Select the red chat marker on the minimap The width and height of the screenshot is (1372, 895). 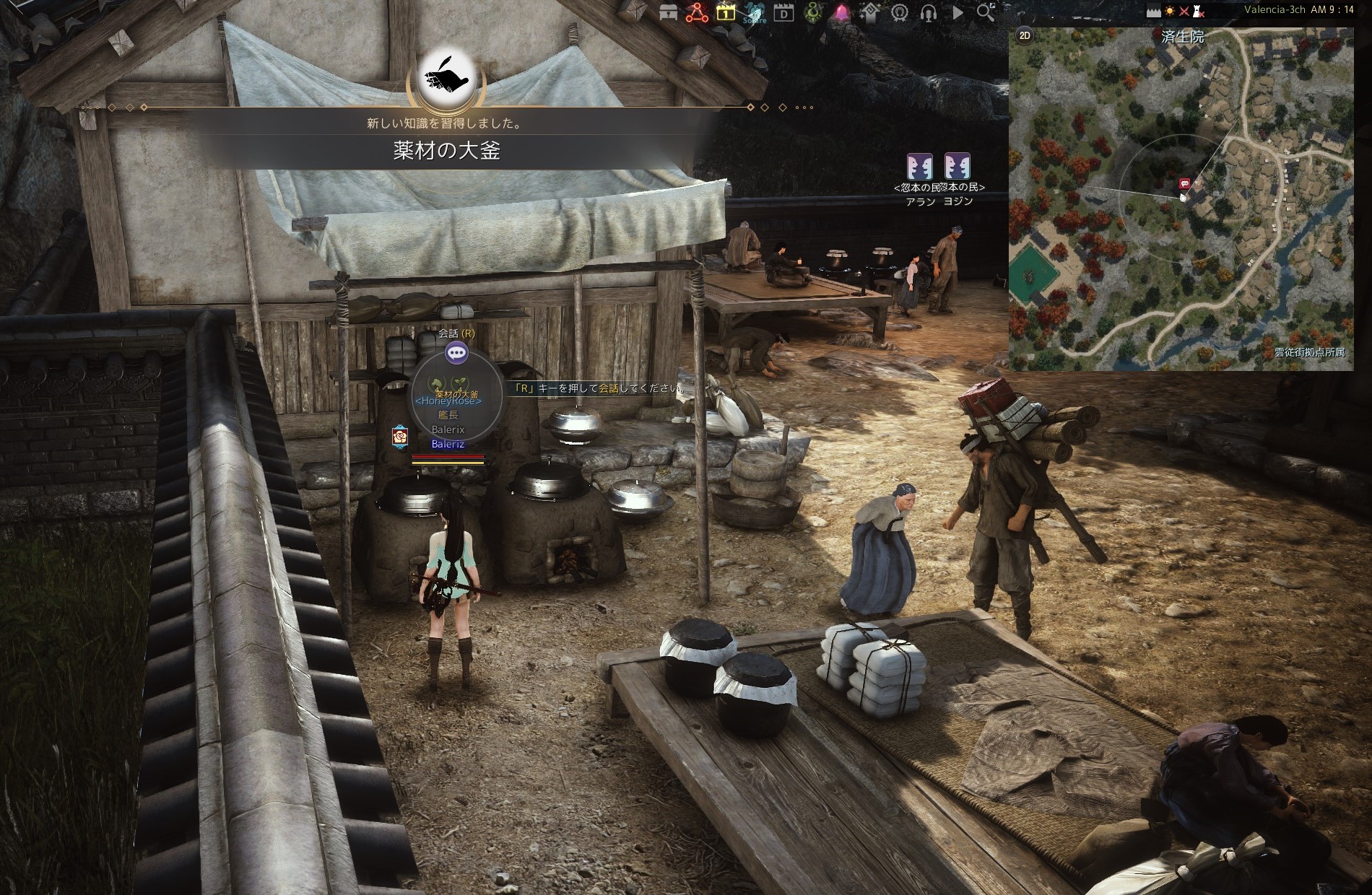click(1184, 184)
